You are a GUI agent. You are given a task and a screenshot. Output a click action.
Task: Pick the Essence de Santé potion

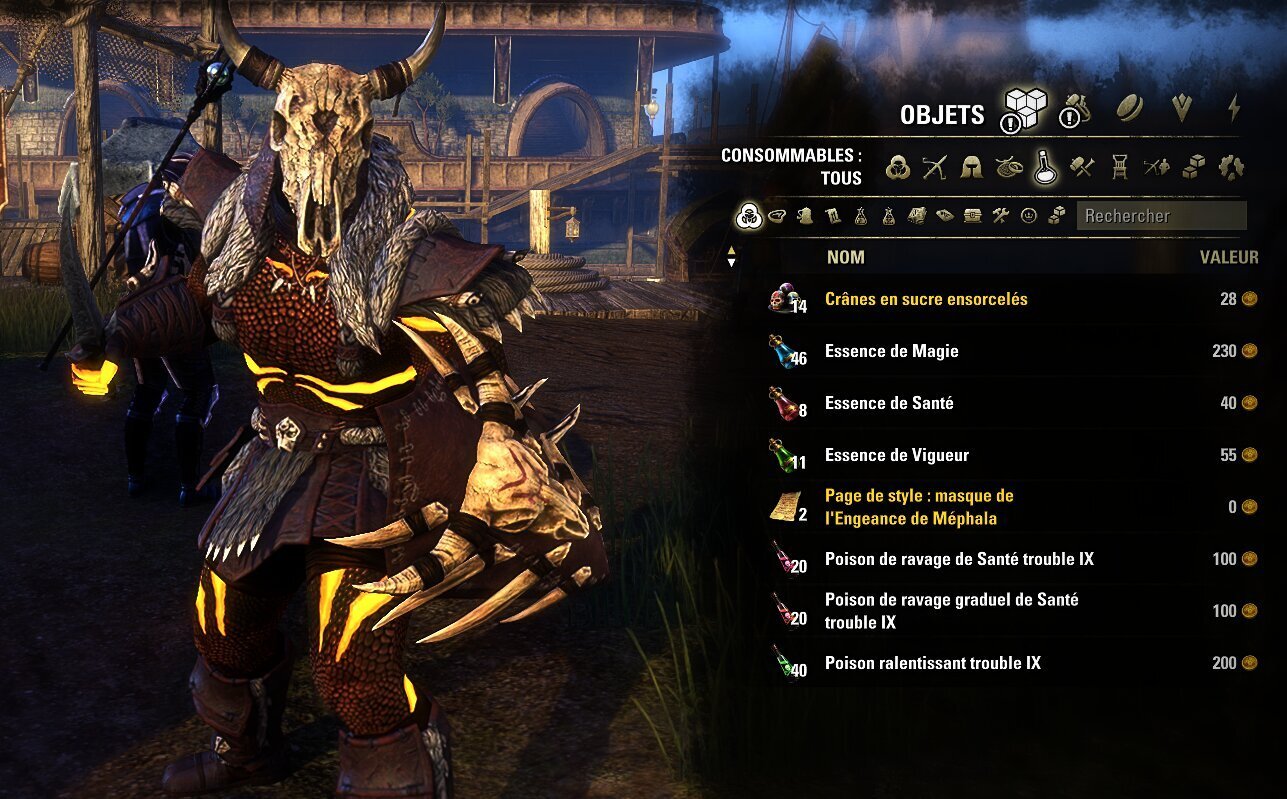pos(889,403)
